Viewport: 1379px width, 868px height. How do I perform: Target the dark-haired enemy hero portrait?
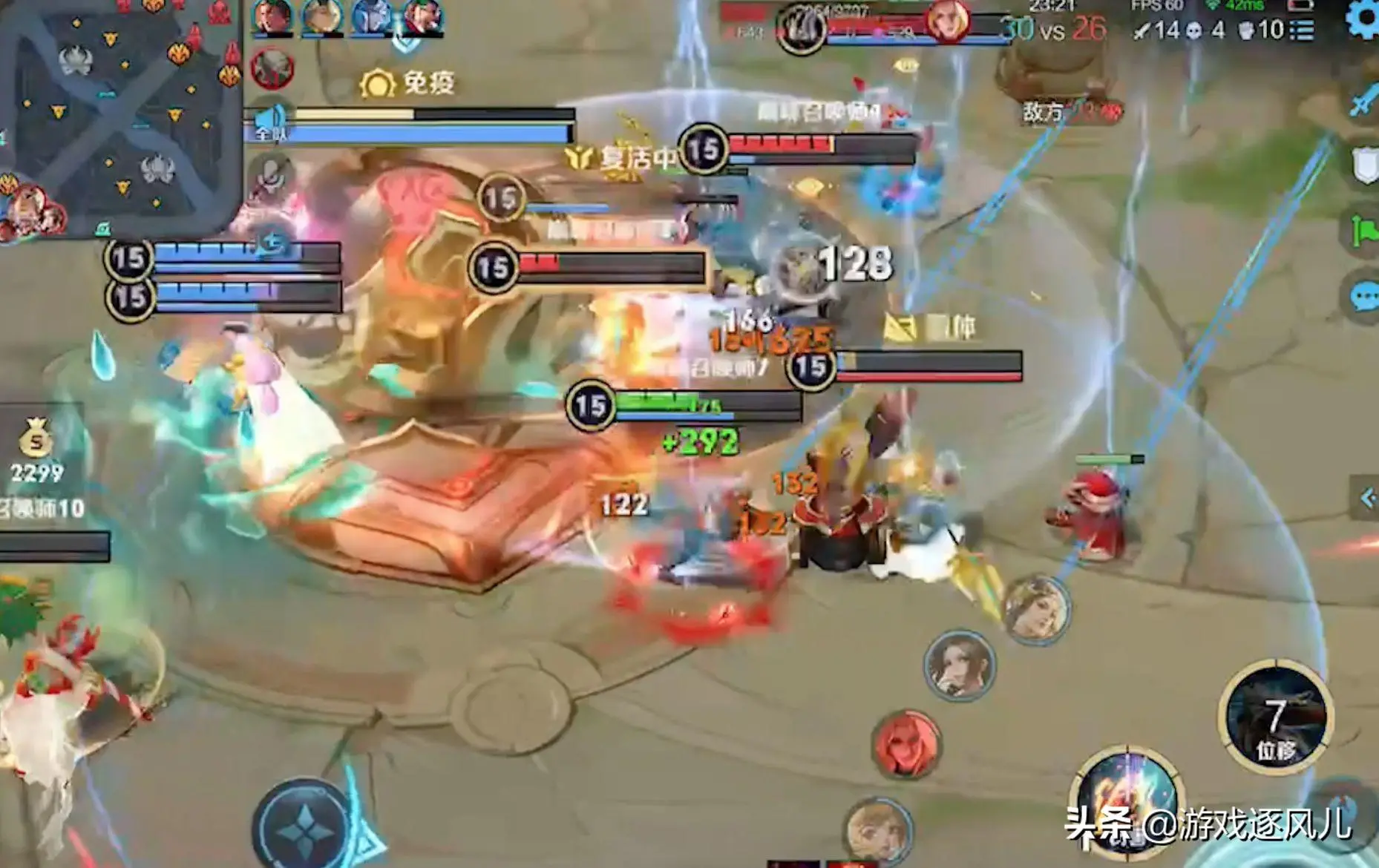[x=959, y=665]
